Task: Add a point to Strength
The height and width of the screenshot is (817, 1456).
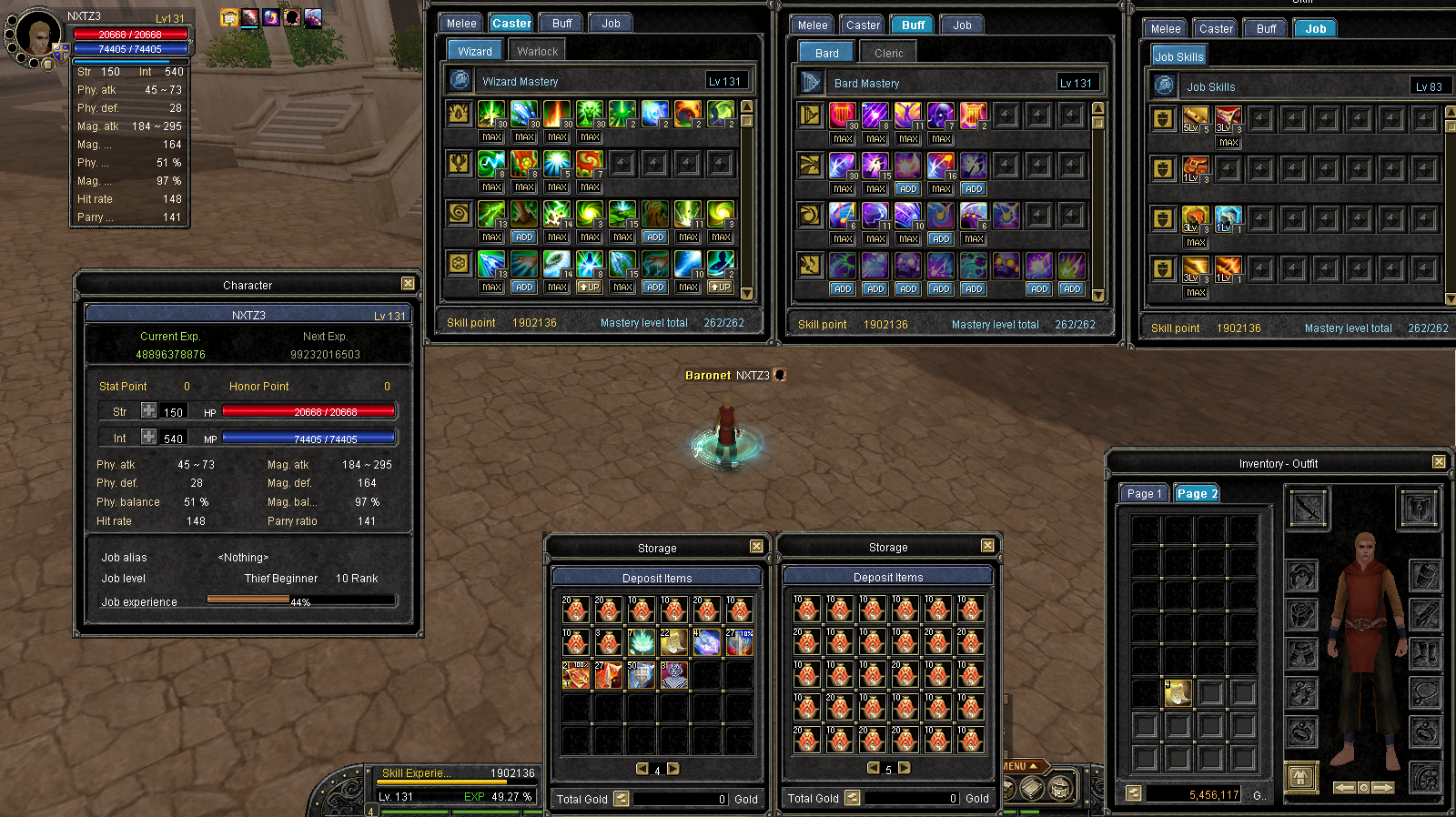Action: coord(148,411)
